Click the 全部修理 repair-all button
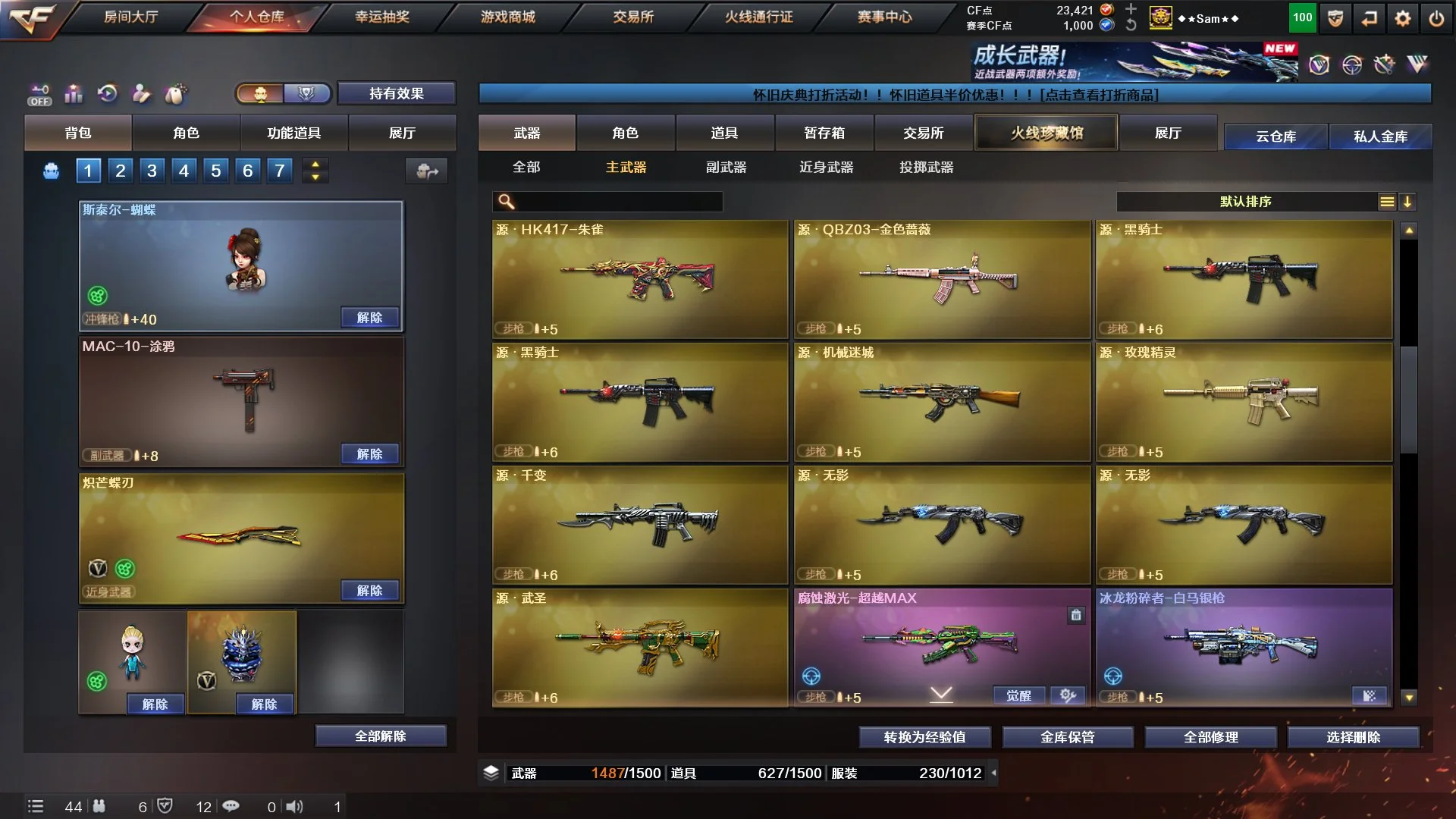Screen dimensions: 1456x819 pos(1210,736)
